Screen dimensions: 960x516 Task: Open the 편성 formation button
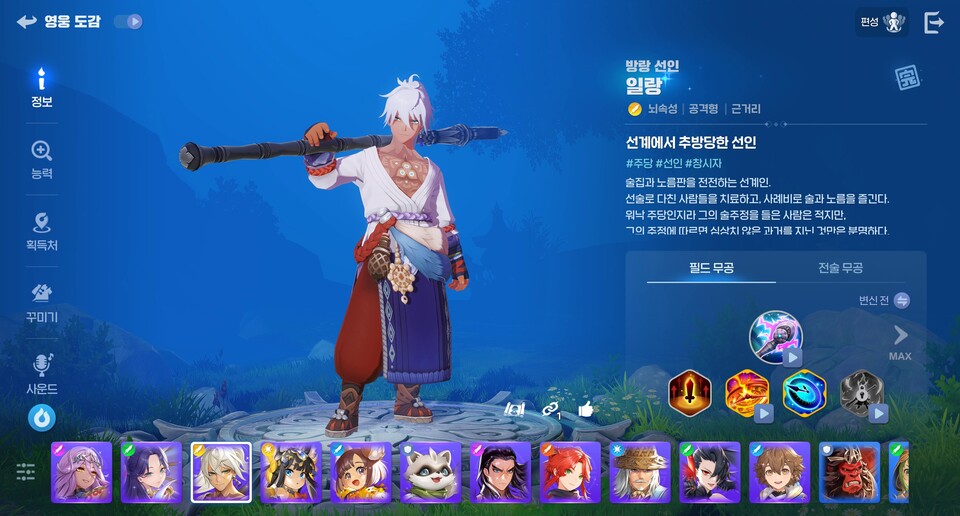[883, 22]
